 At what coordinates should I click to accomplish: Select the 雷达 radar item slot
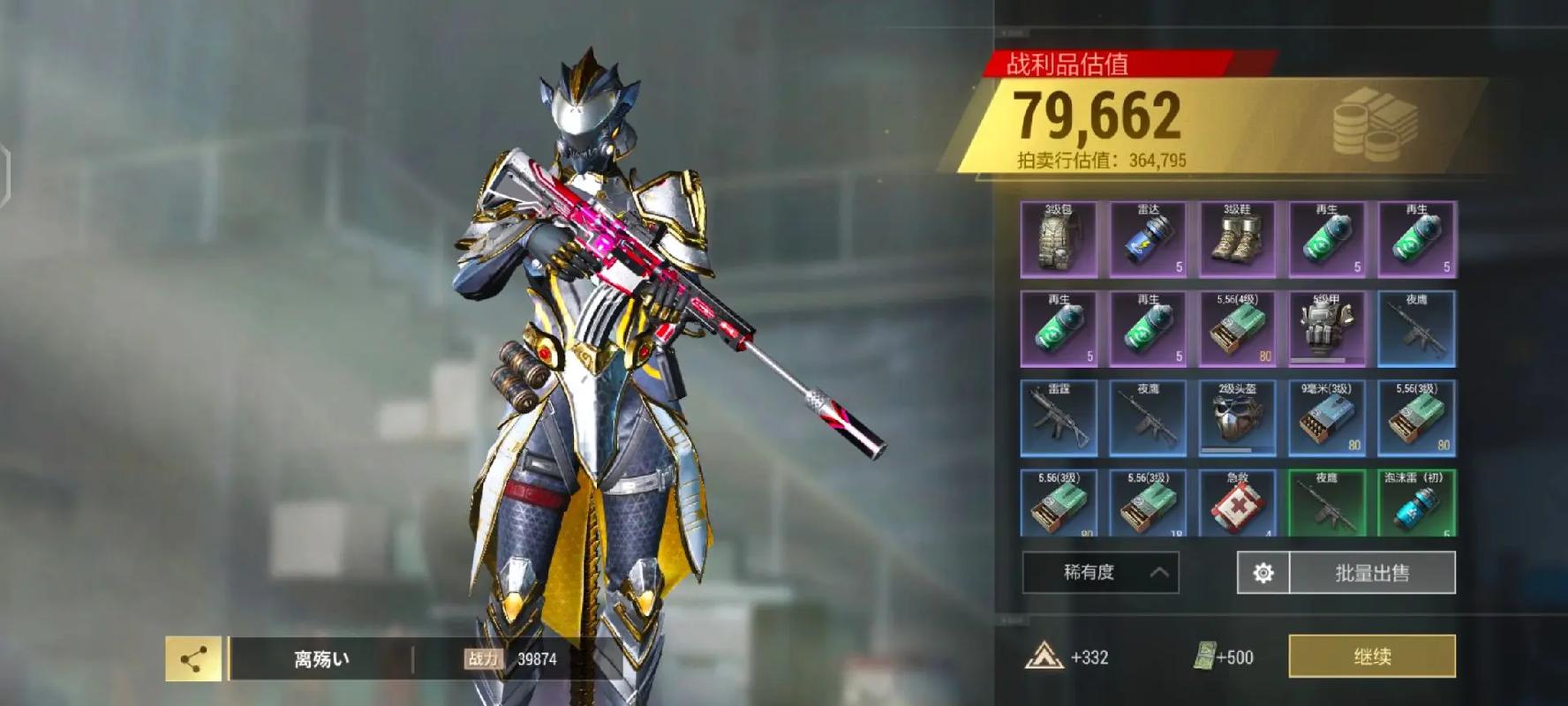1148,239
